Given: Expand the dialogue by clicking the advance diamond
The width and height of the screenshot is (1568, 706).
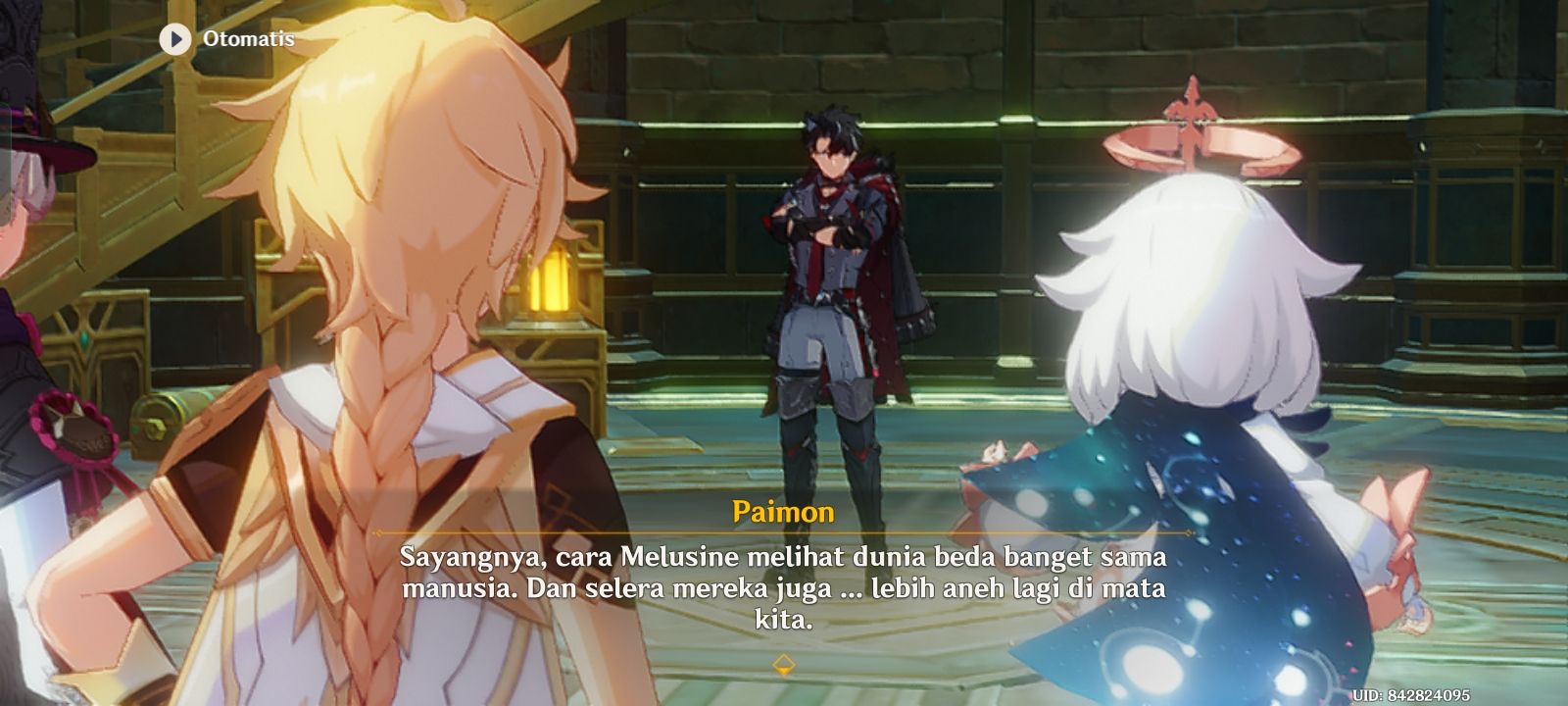Looking at the screenshot, I should (784, 664).
